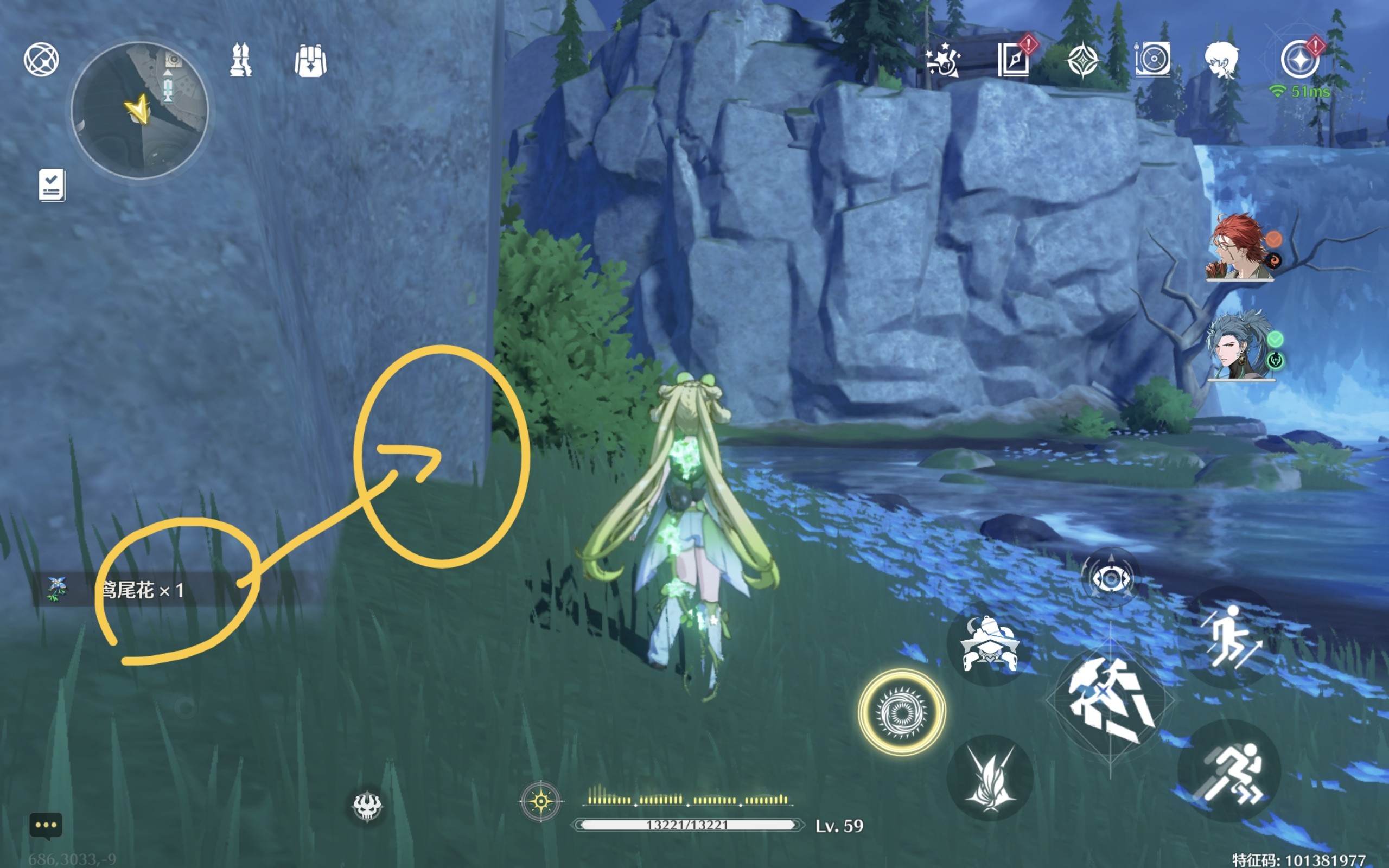Open the circular terminal menu icon
The image size is (1389, 868).
click(41, 59)
